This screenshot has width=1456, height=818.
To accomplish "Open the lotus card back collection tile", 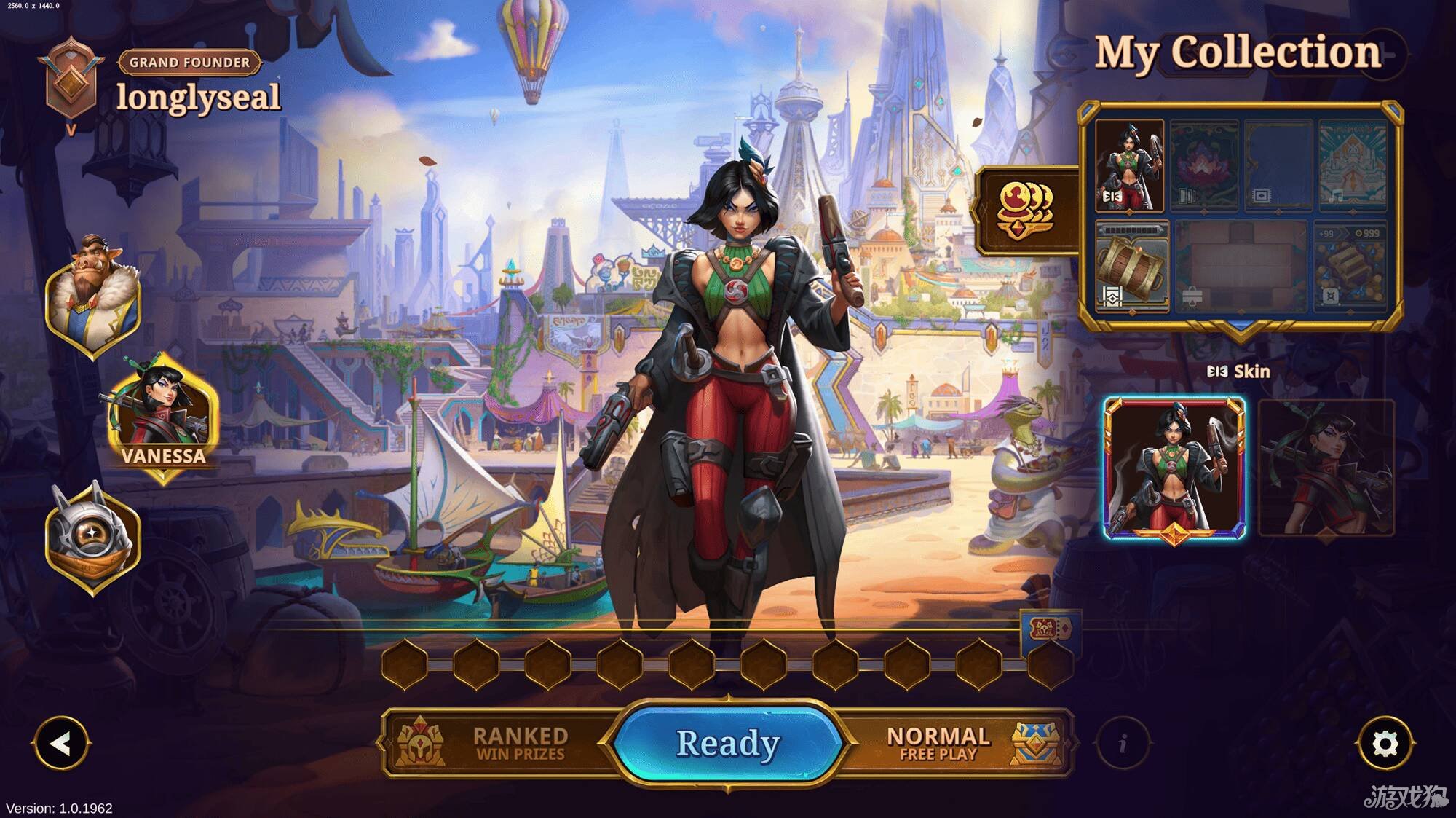I will click(x=1203, y=166).
